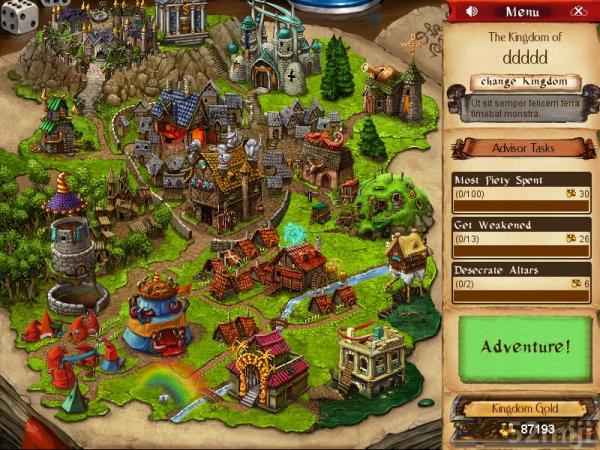This screenshot has width=600, height=450.
Task: Open the Advisor Tasks banner
Action: (x=521, y=148)
